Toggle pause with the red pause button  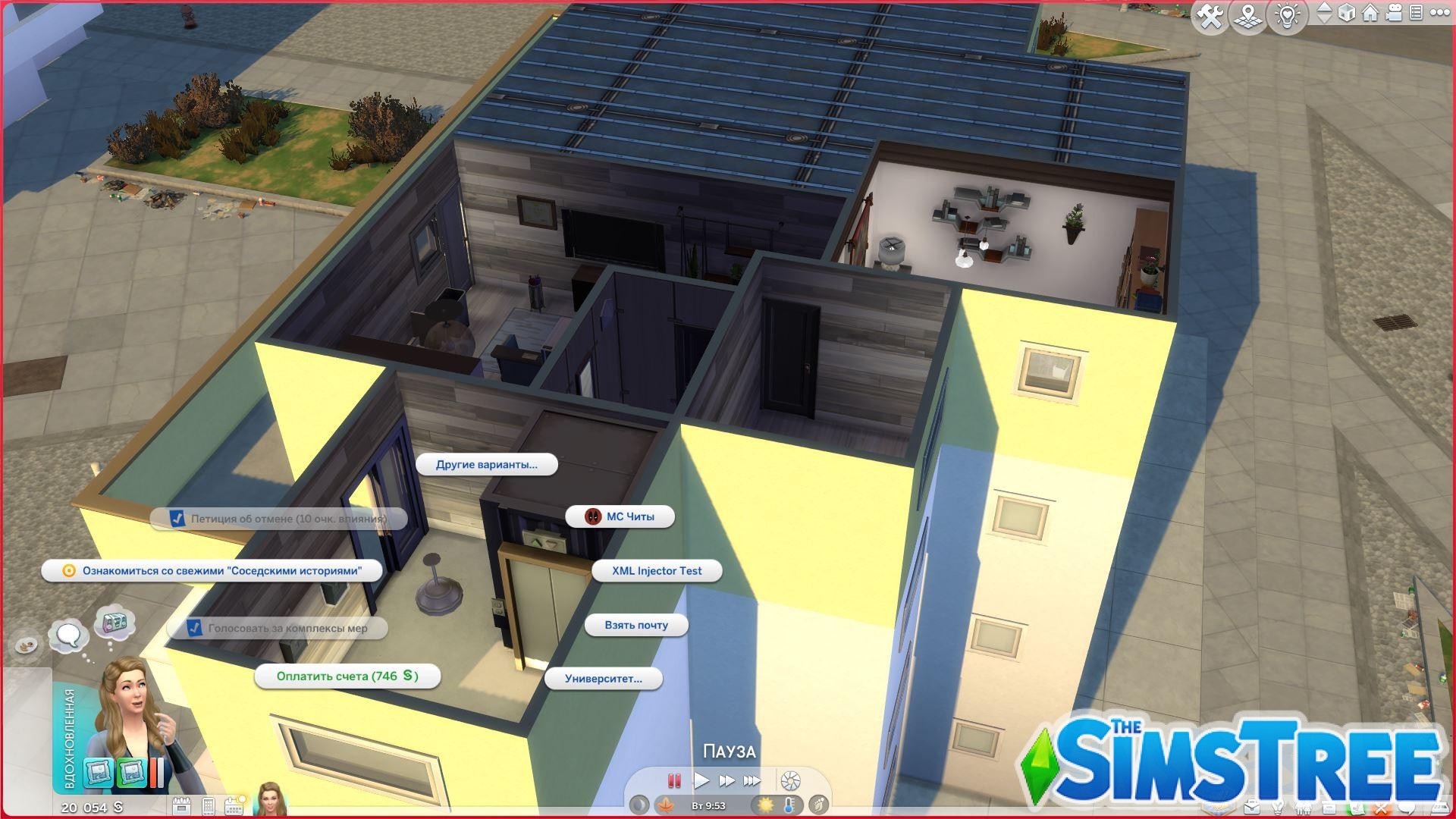tap(674, 780)
